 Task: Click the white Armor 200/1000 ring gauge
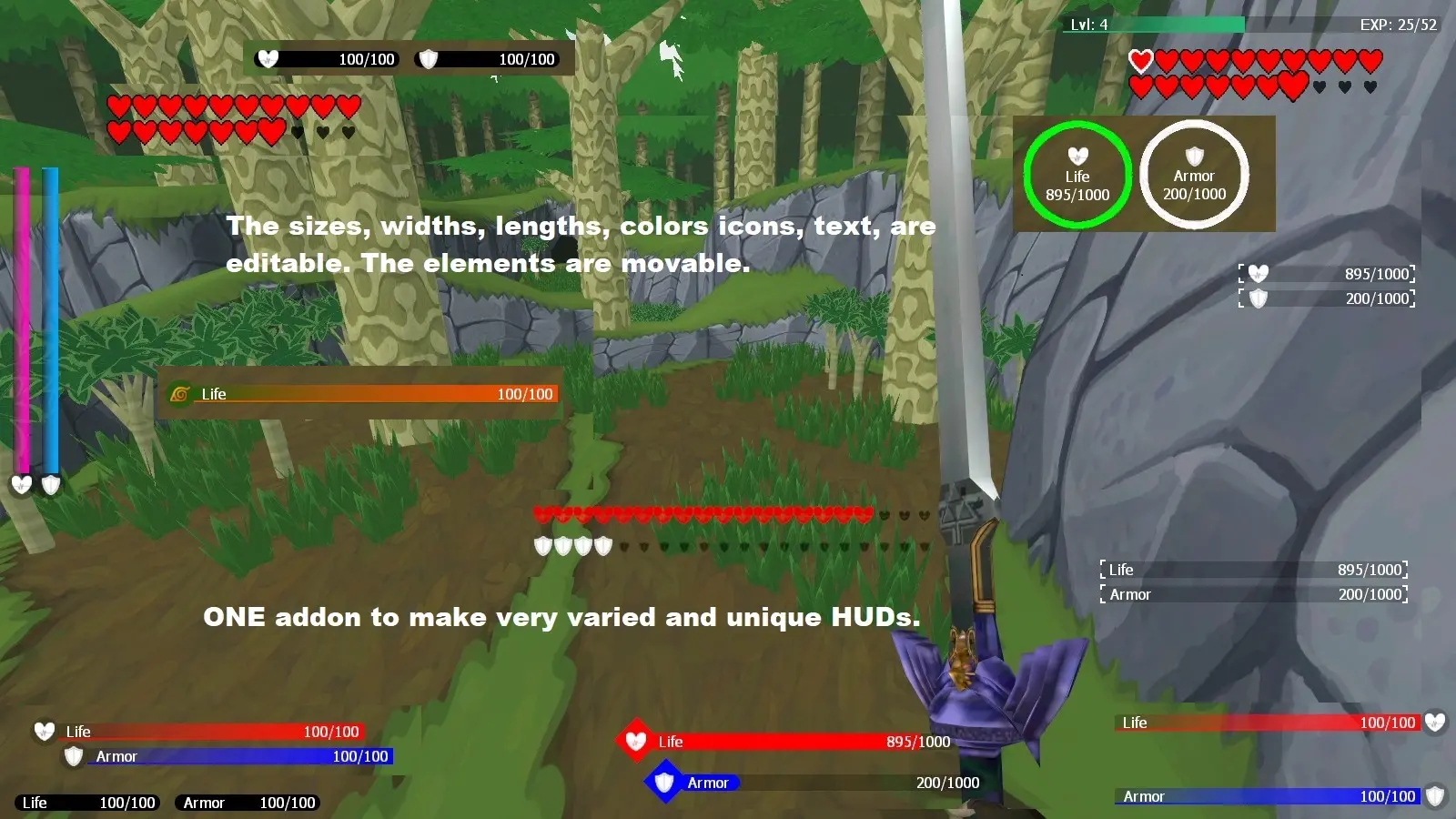click(1195, 175)
